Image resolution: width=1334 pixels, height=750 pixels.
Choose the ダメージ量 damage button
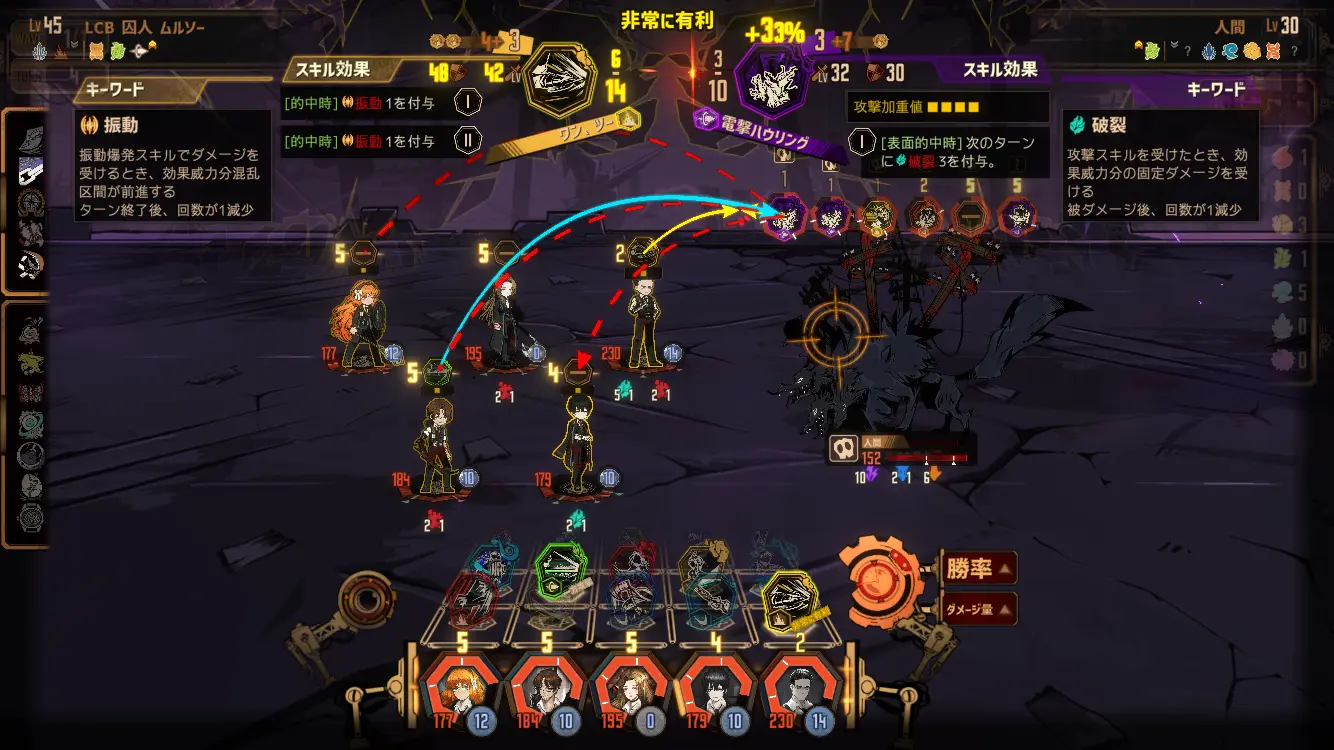(978, 608)
